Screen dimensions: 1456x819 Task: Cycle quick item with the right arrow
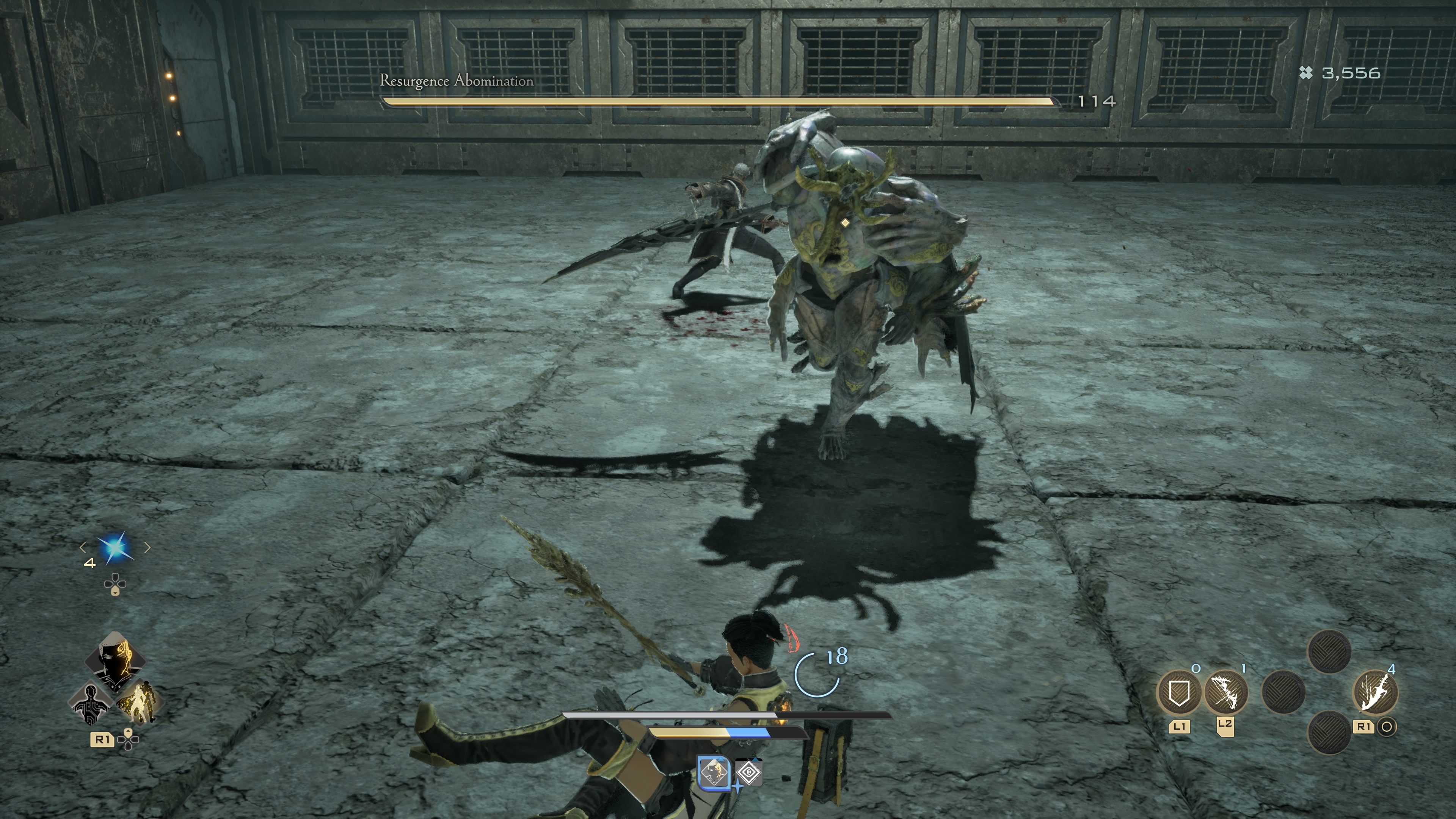click(x=147, y=547)
